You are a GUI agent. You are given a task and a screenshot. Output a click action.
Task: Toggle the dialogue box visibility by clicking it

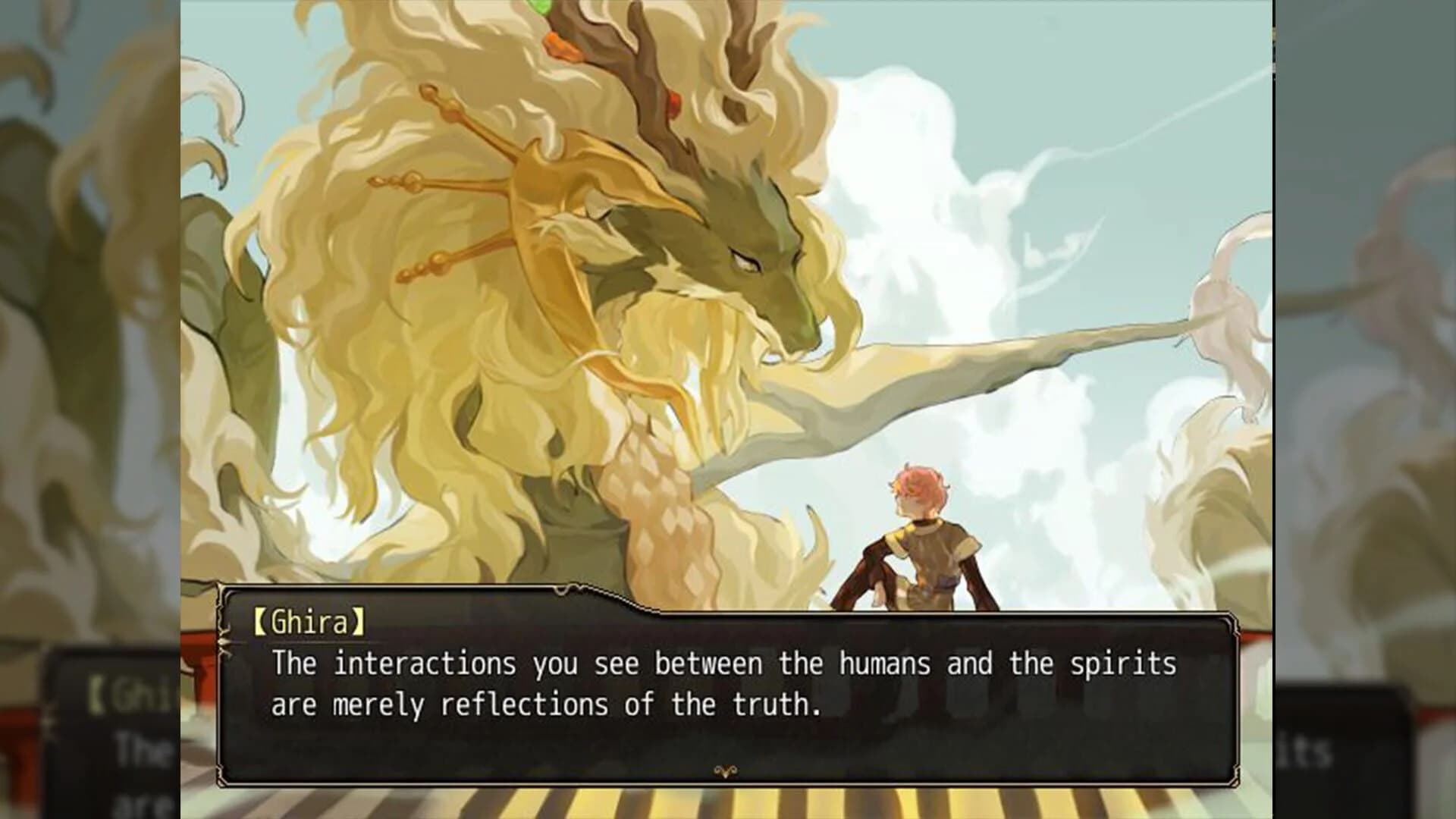[720, 682]
